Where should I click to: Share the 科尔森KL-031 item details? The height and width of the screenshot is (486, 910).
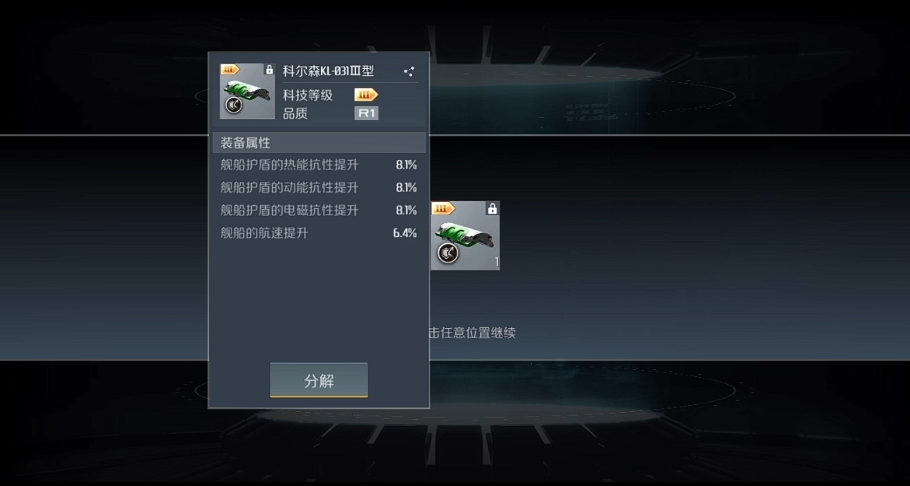(x=408, y=72)
